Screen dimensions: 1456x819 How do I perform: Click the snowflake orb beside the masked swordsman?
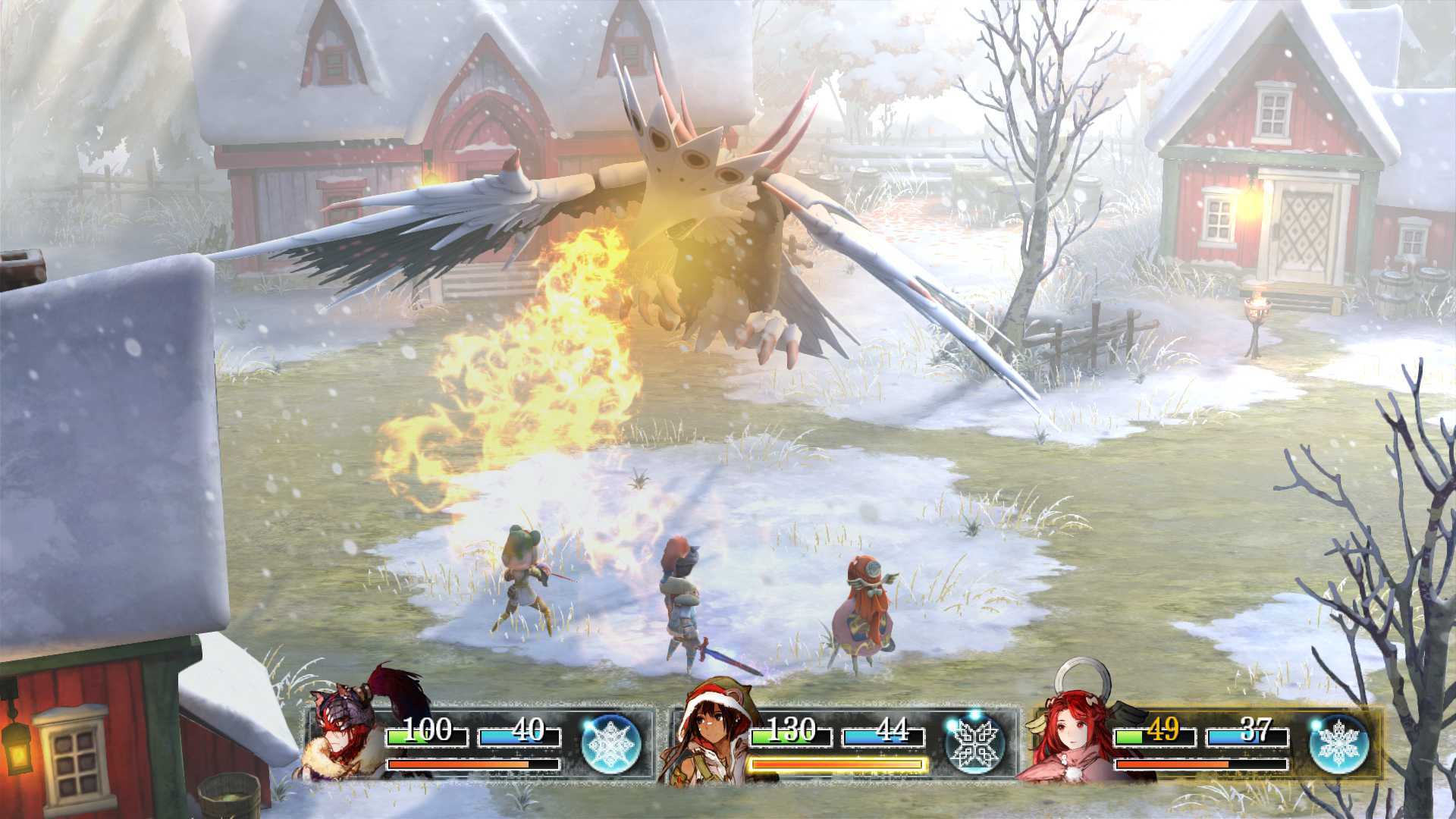pos(611,744)
